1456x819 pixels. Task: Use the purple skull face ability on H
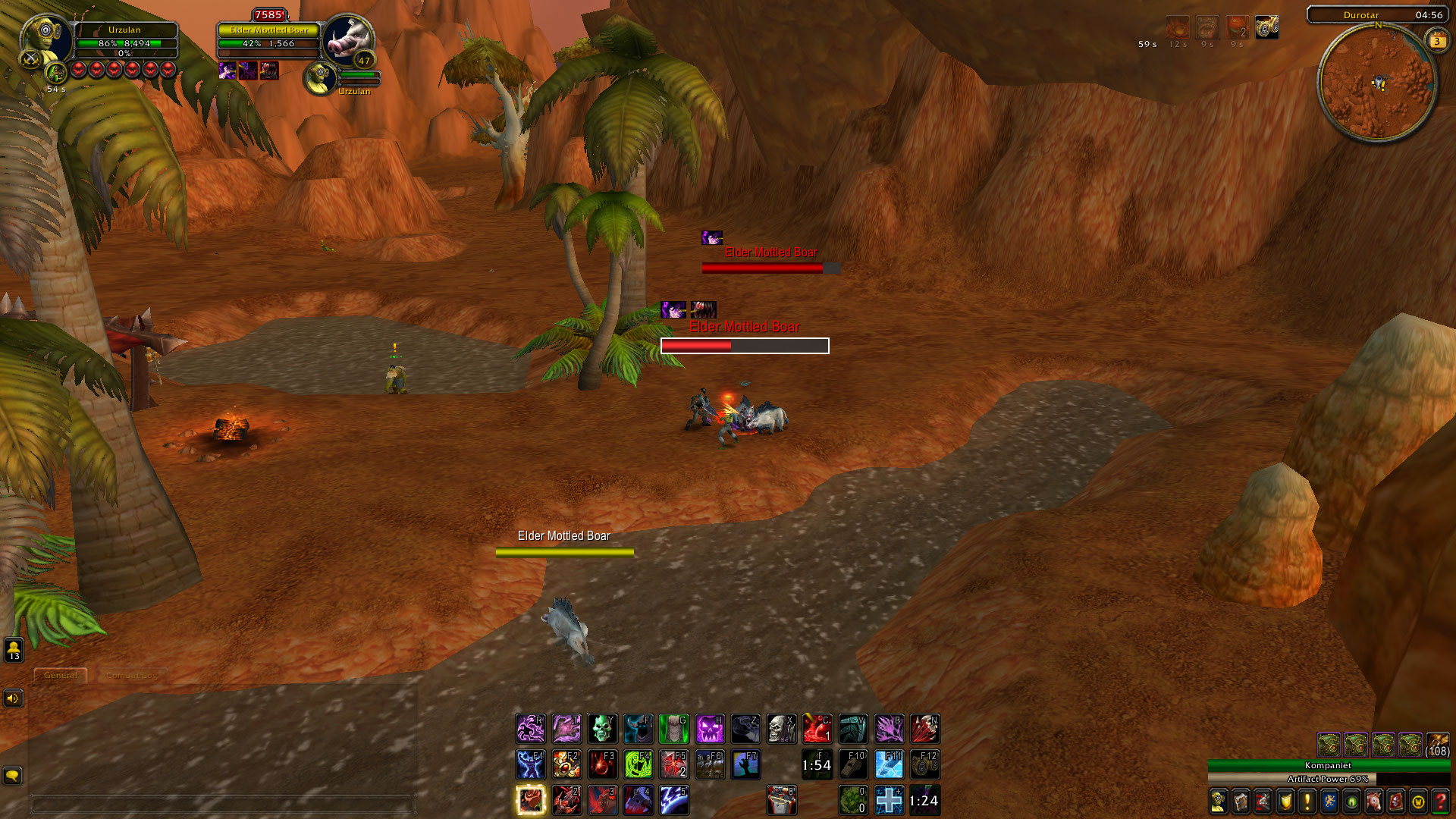coord(711,729)
